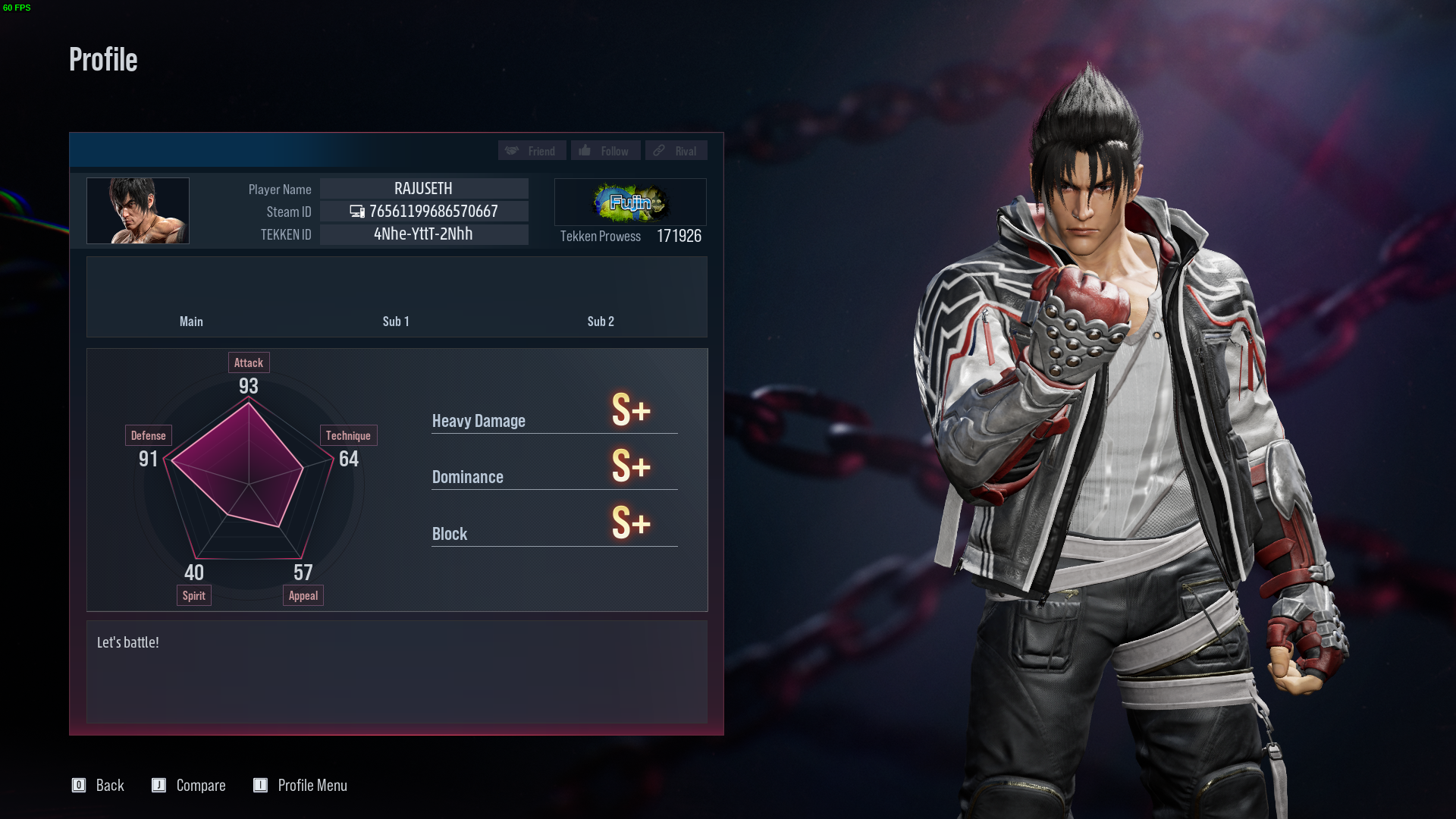Expand the Technique stat on the chart

[x=348, y=435]
